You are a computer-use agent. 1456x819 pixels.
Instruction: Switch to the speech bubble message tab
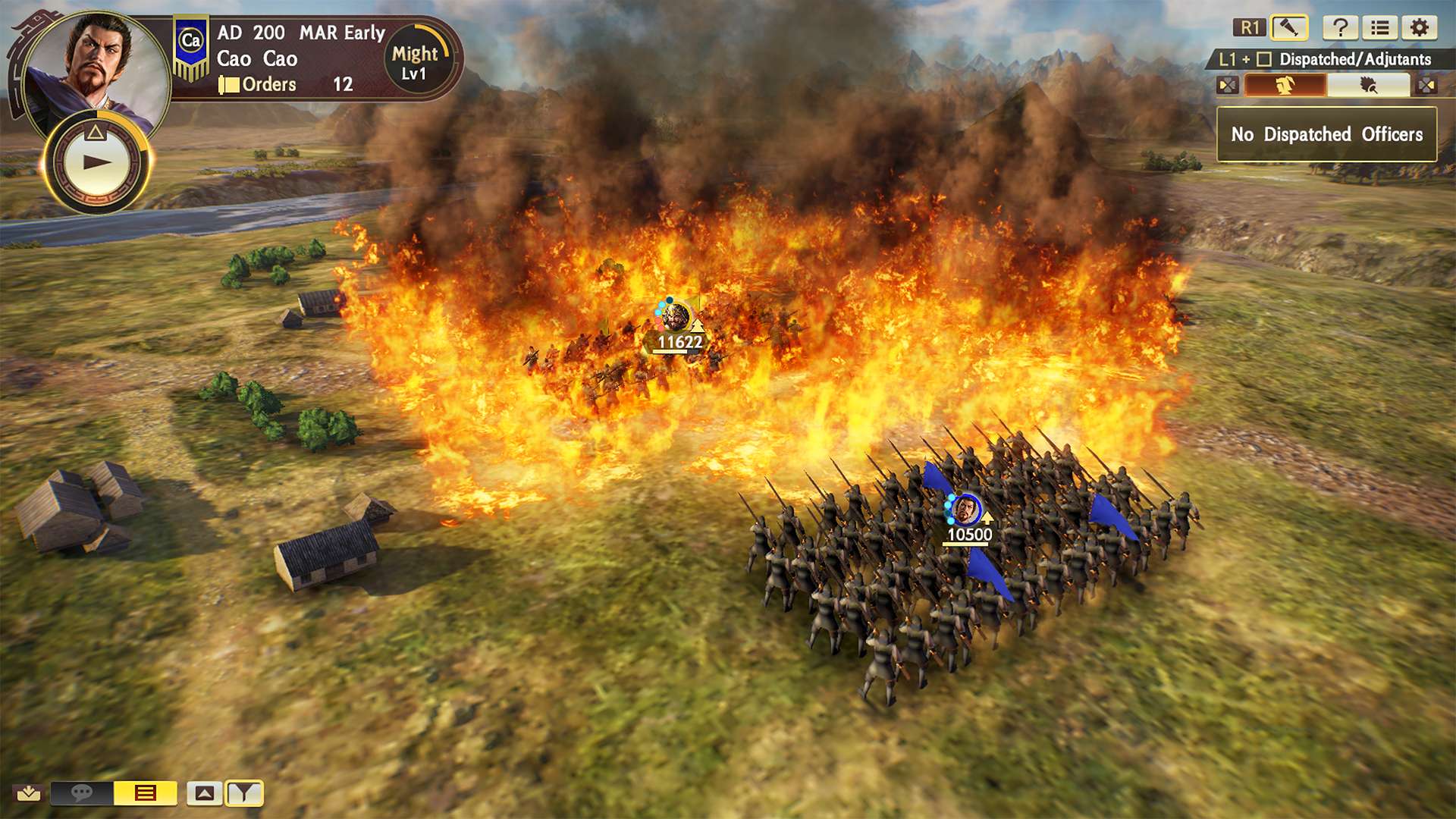[82, 793]
